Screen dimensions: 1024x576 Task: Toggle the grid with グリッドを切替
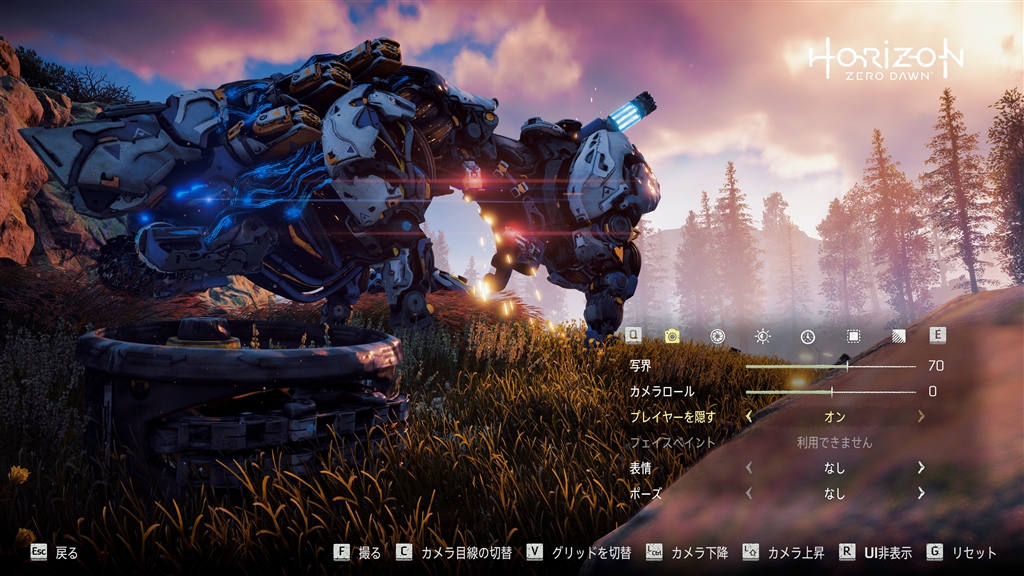point(582,552)
